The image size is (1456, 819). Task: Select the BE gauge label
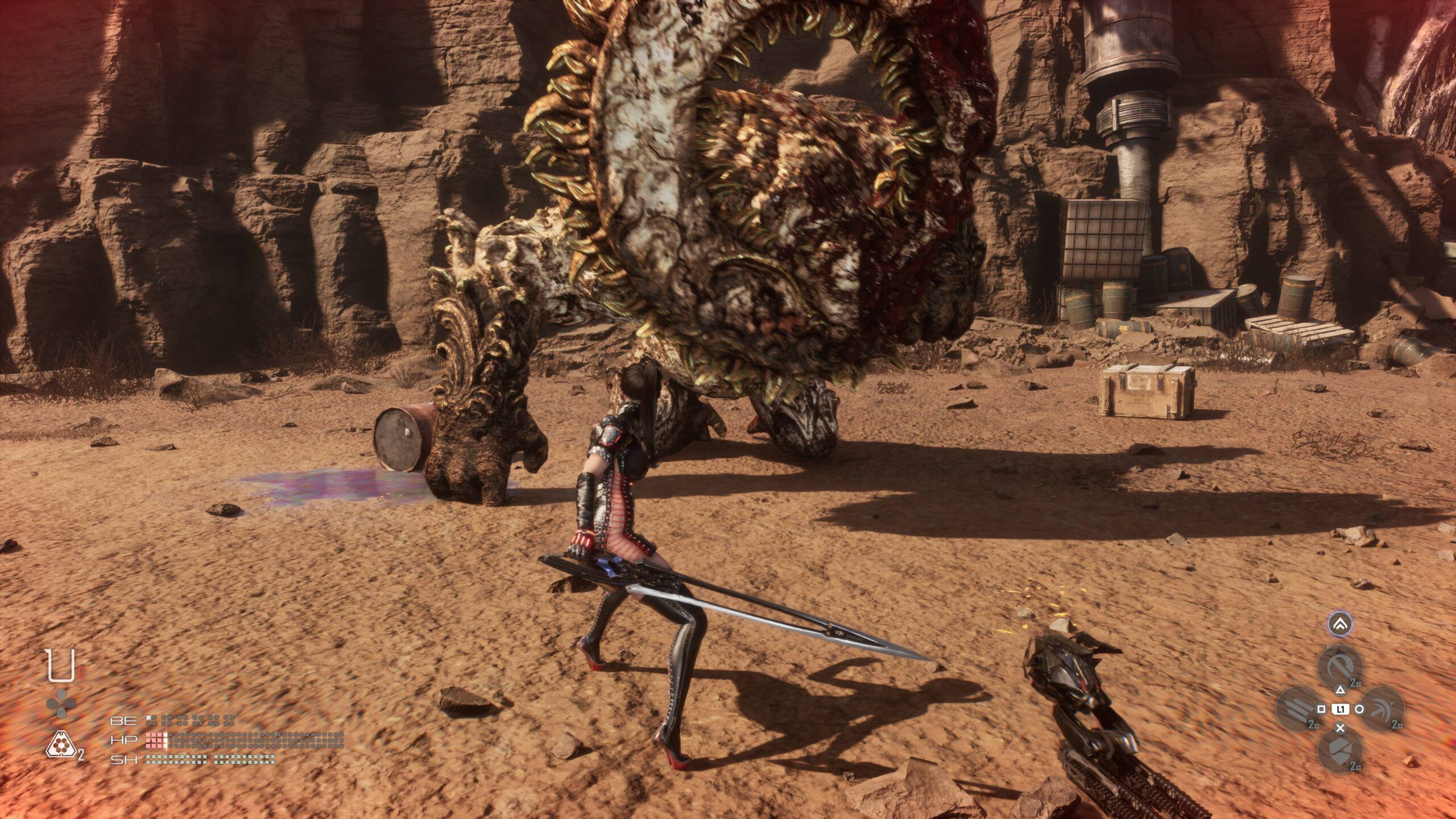(123, 722)
